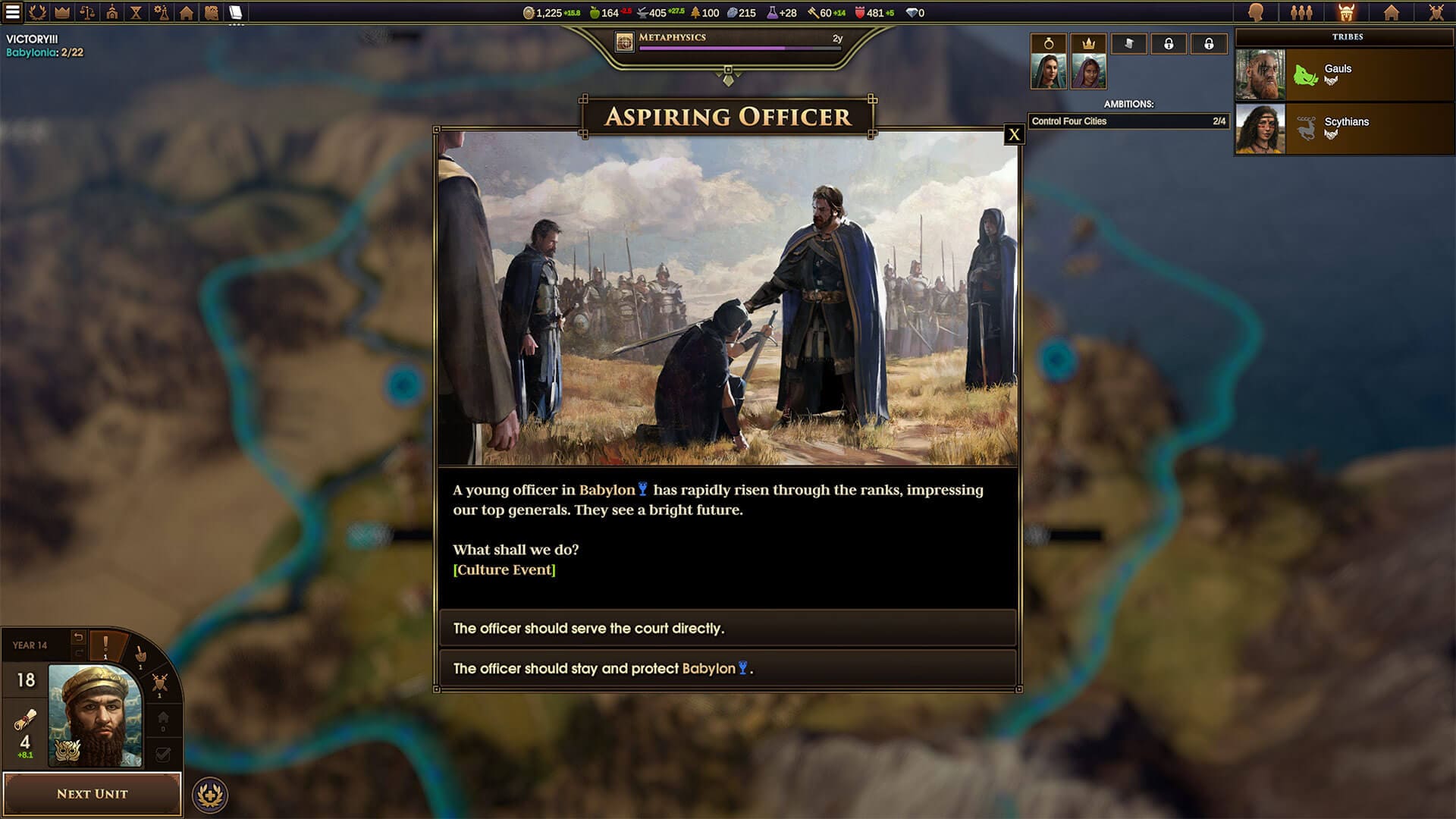This screenshot has width=1456, height=819.
Task: Click the spouse portrait under the ring icon
Action: click(x=1048, y=71)
